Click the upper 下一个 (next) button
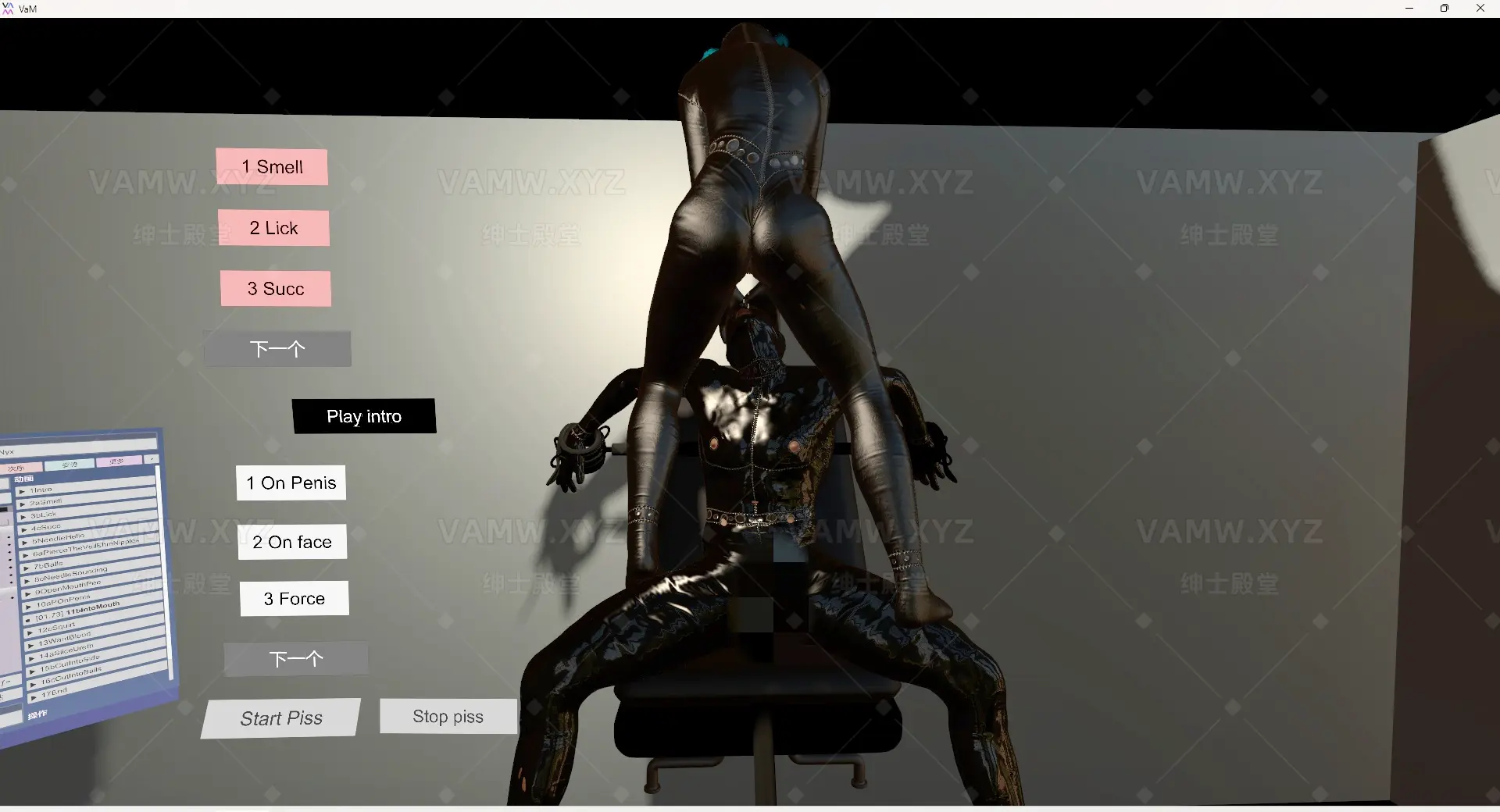The width and height of the screenshot is (1500, 812). pyautogui.click(x=277, y=349)
